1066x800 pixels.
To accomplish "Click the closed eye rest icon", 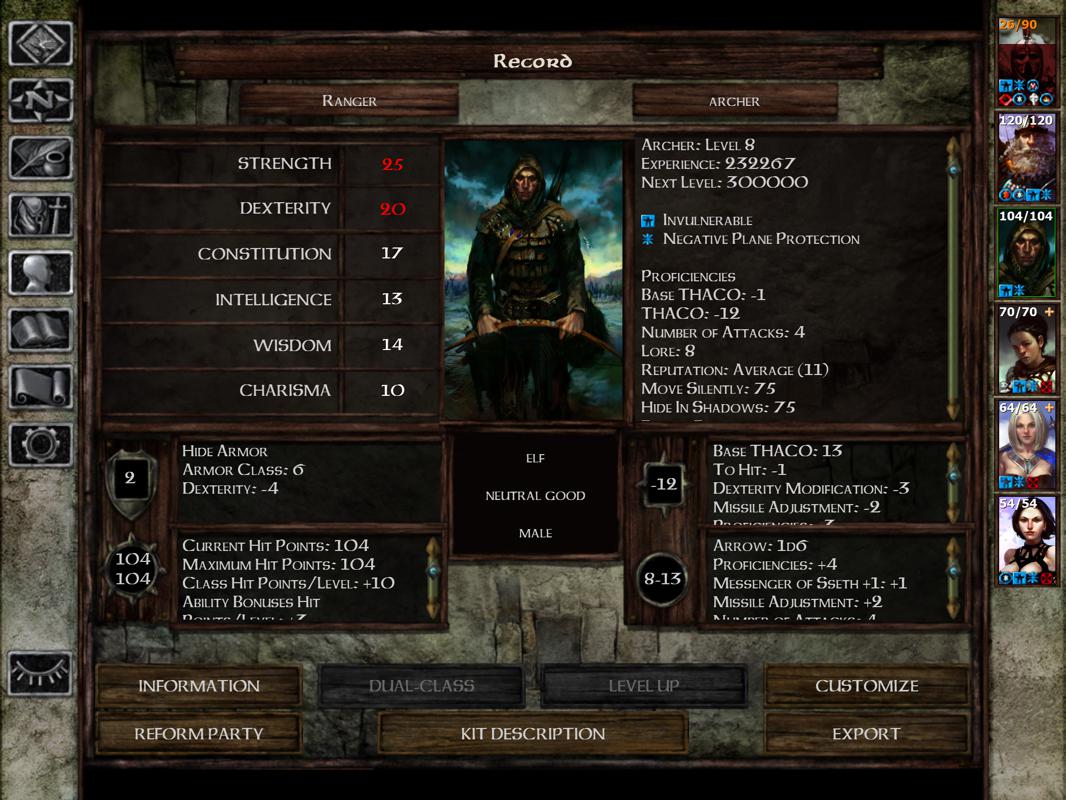I will pos(41,671).
